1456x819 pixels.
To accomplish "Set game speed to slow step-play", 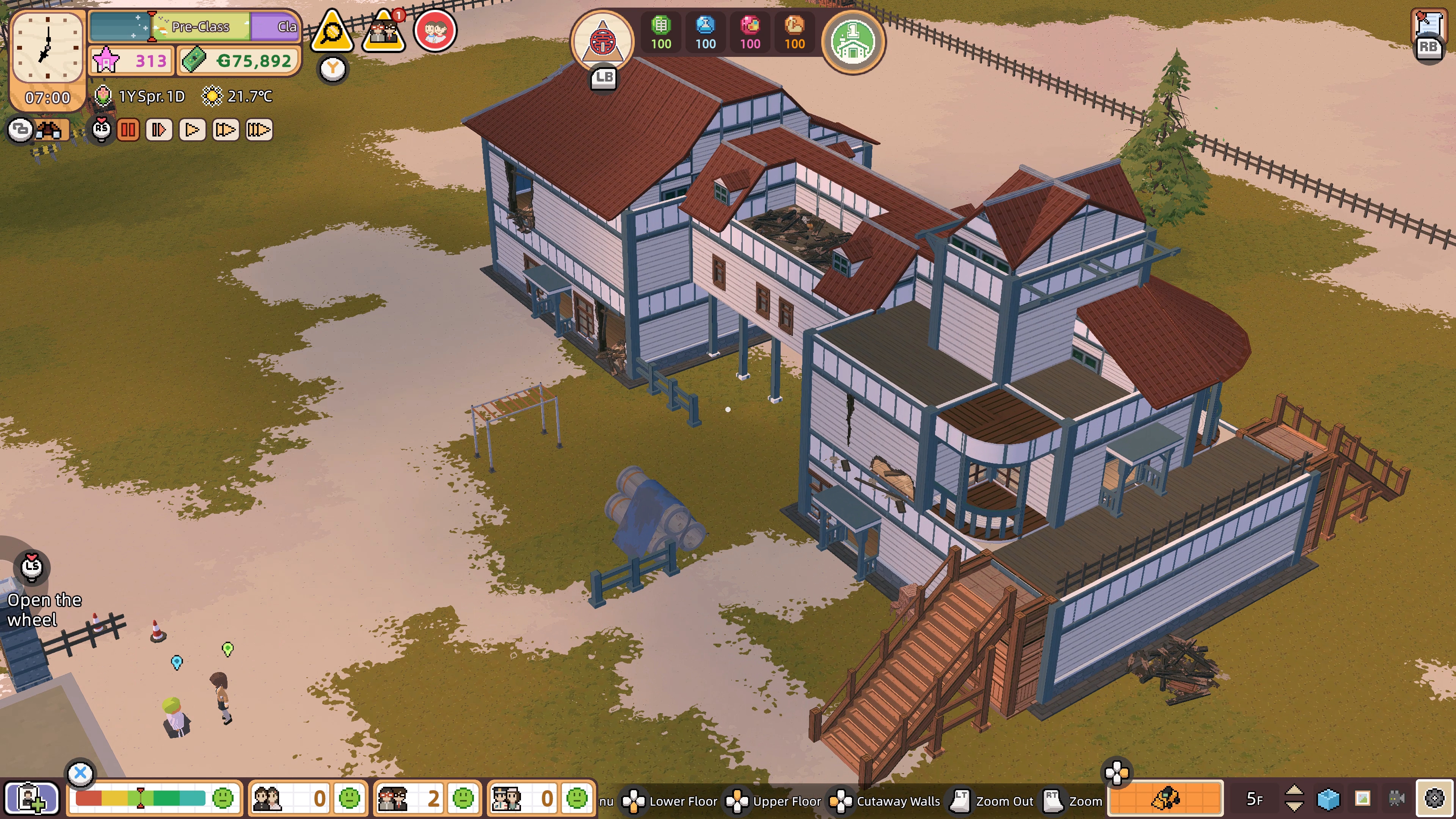I will point(159,130).
